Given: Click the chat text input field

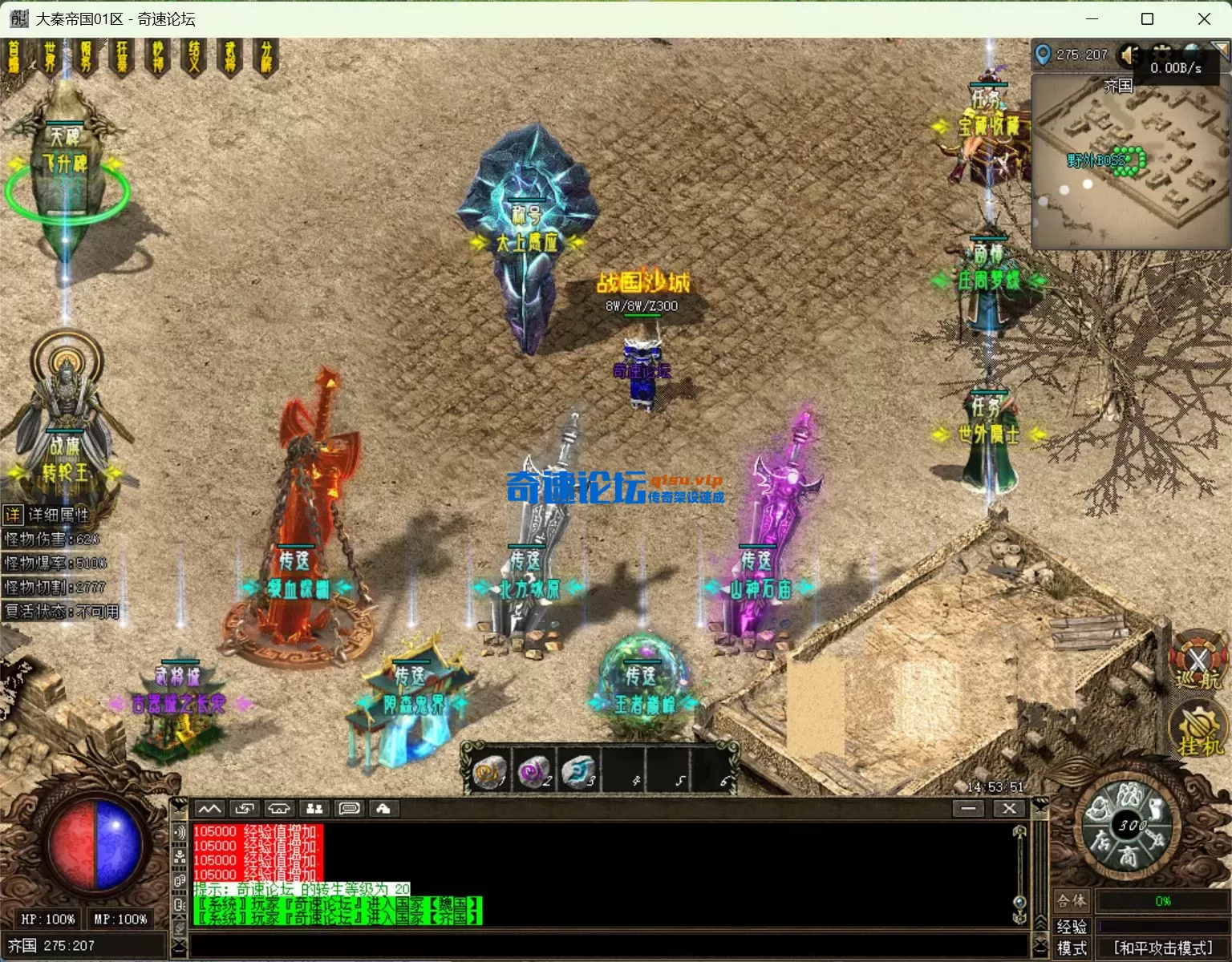Looking at the screenshot, I should click(x=608, y=946).
